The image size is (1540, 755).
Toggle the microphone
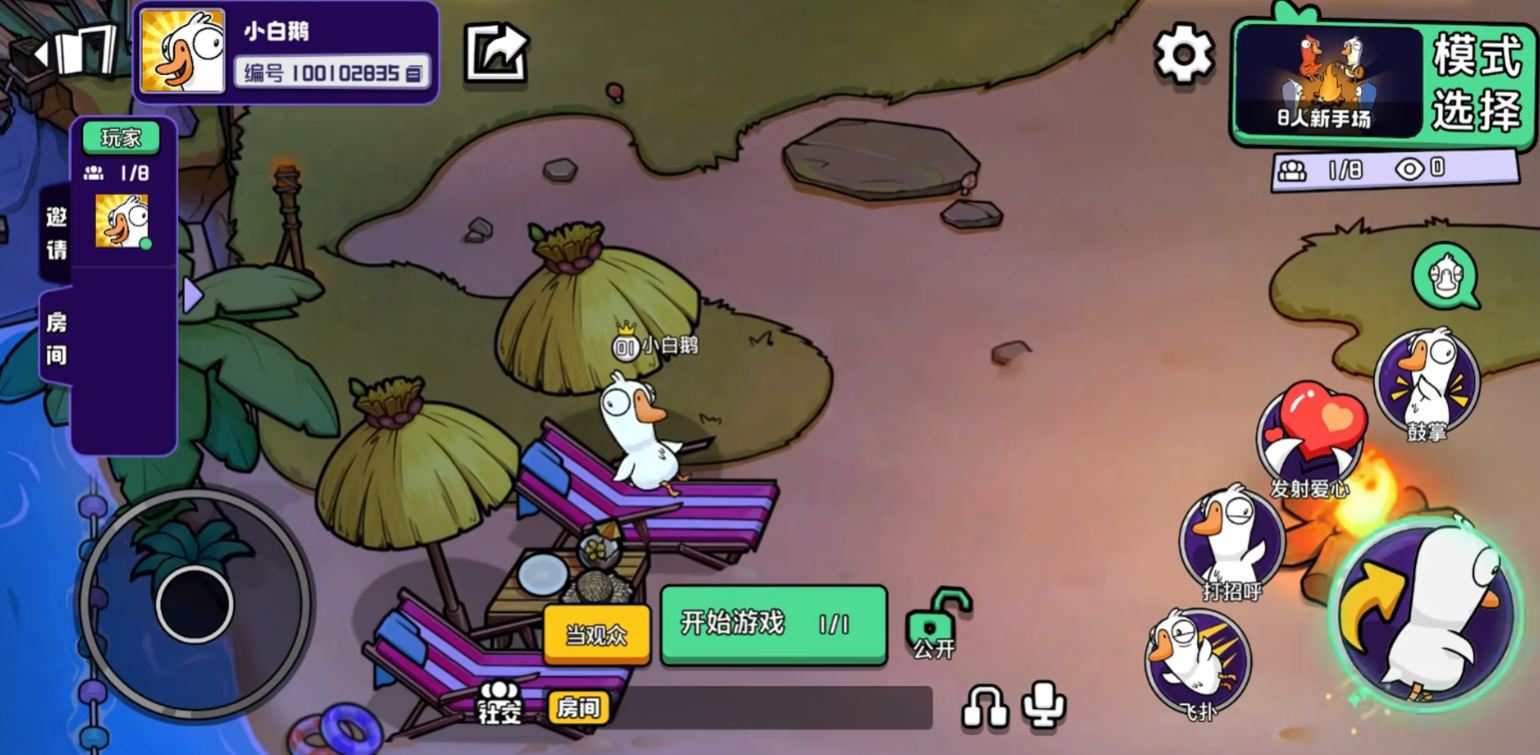click(1044, 704)
